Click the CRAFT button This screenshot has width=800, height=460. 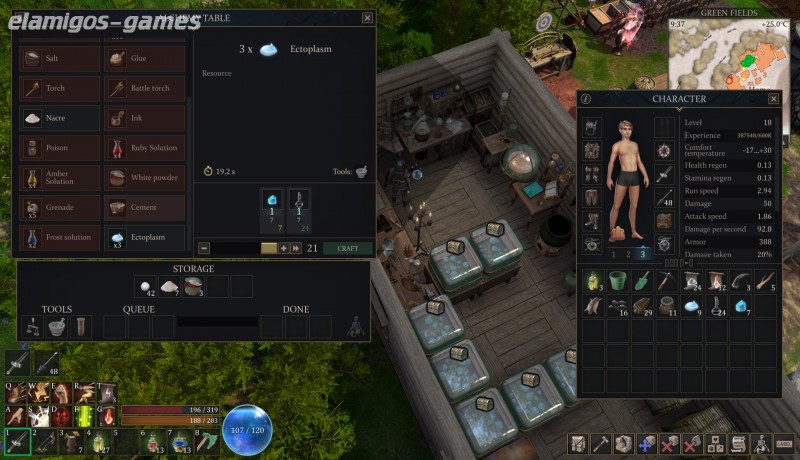click(x=347, y=248)
